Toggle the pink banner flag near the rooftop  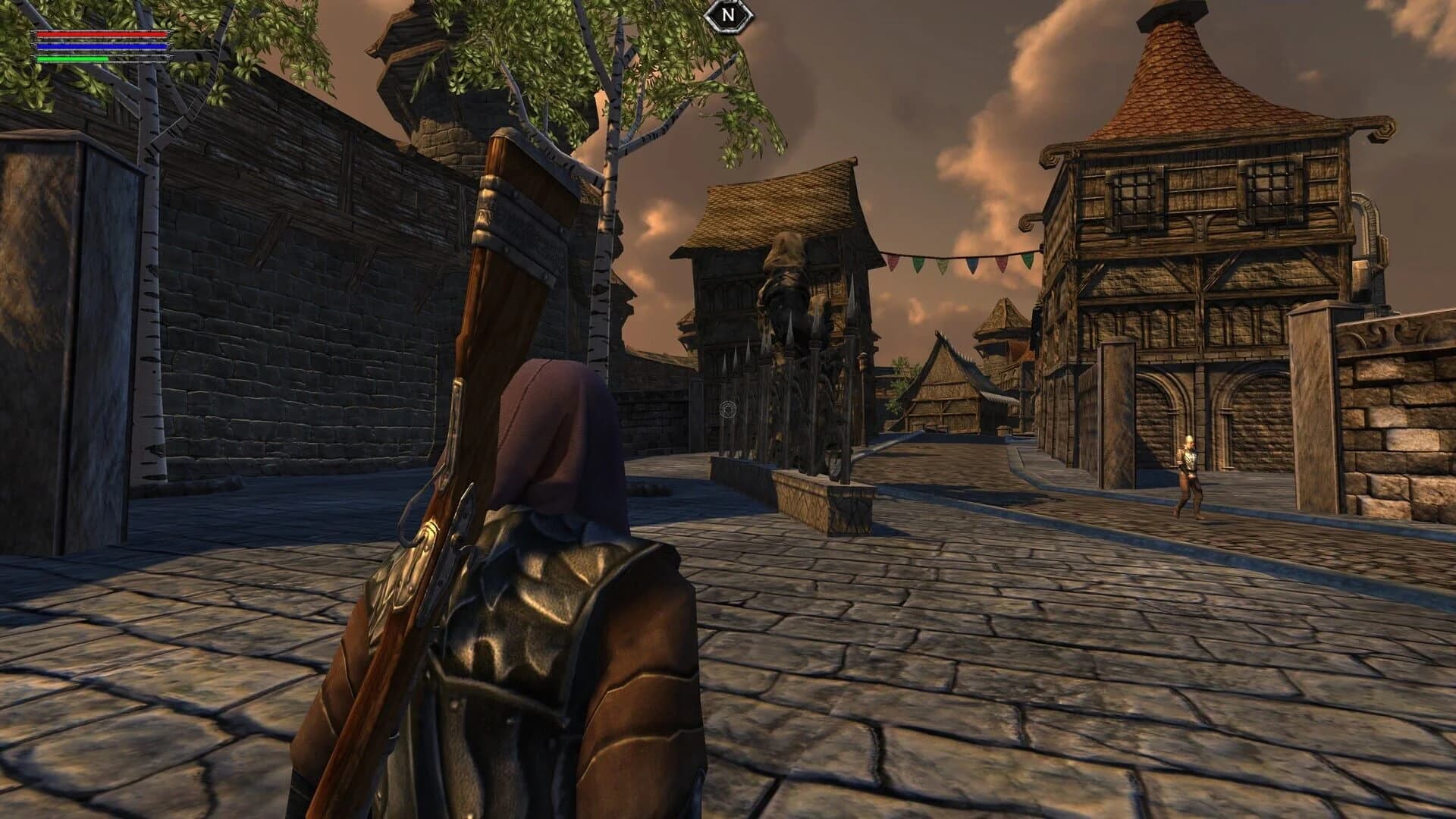1002,264
